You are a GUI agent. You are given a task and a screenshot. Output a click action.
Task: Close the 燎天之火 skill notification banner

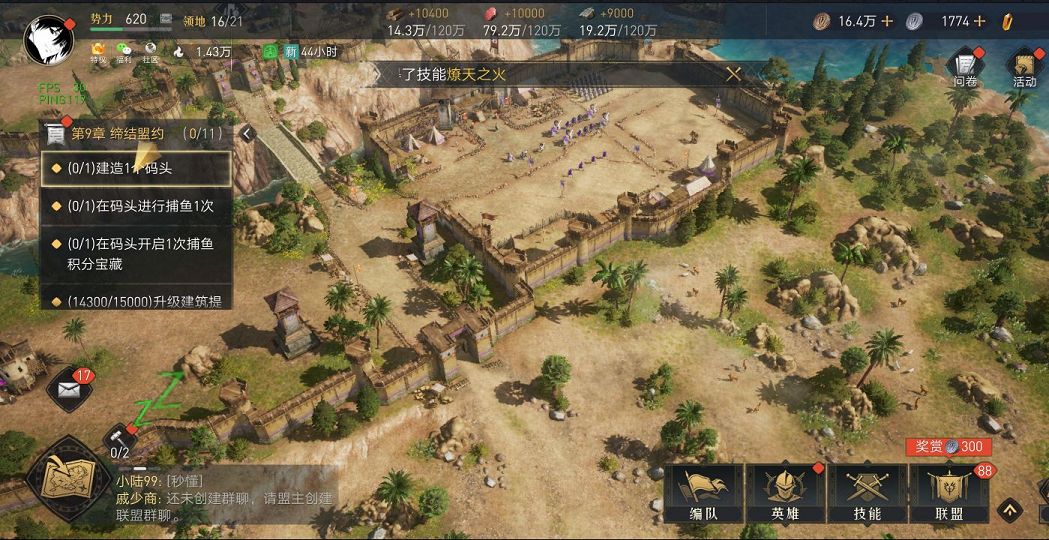(733, 73)
